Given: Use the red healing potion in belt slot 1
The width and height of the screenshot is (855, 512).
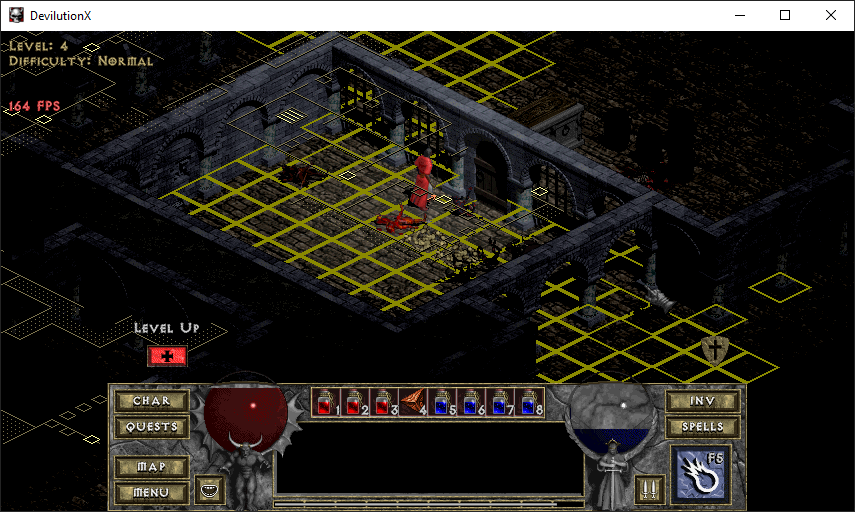Looking at the screenshot, I should tap(325, 402).
